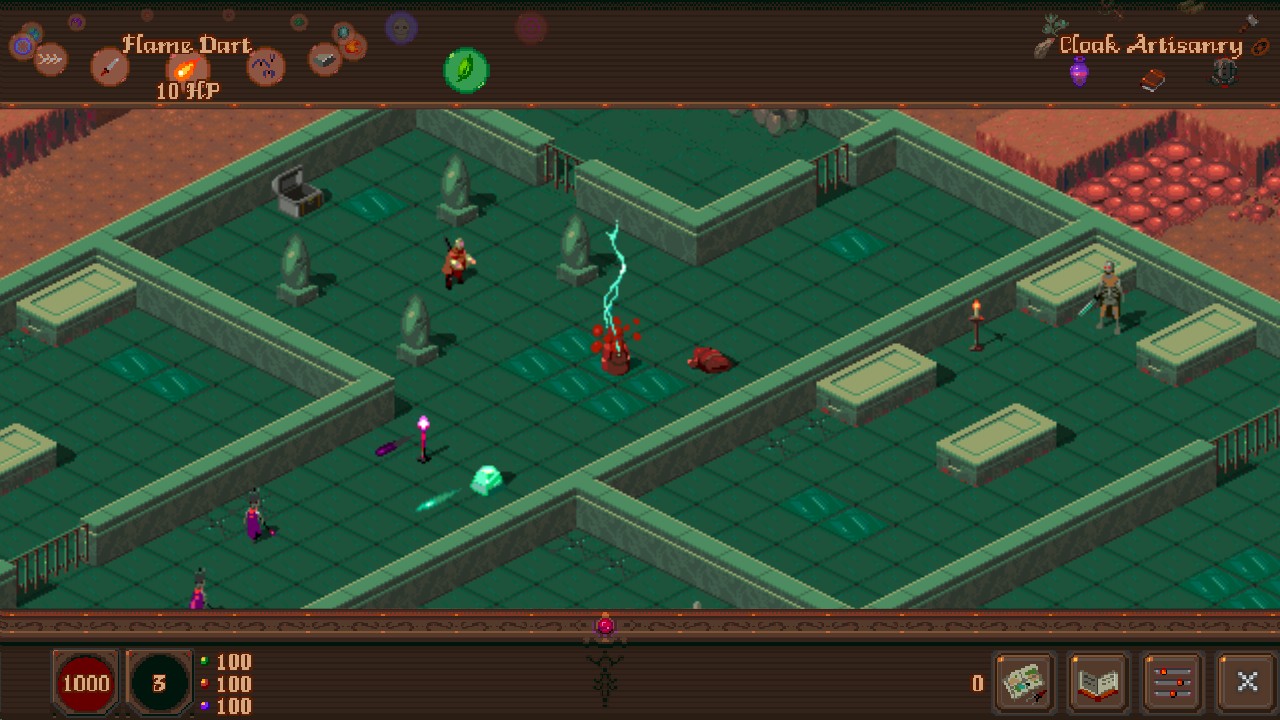Image resolution: width=1280 pixels, height=720 pixels.
Task: Click the green leaf medallion icon top center
Action: [465, 70]
